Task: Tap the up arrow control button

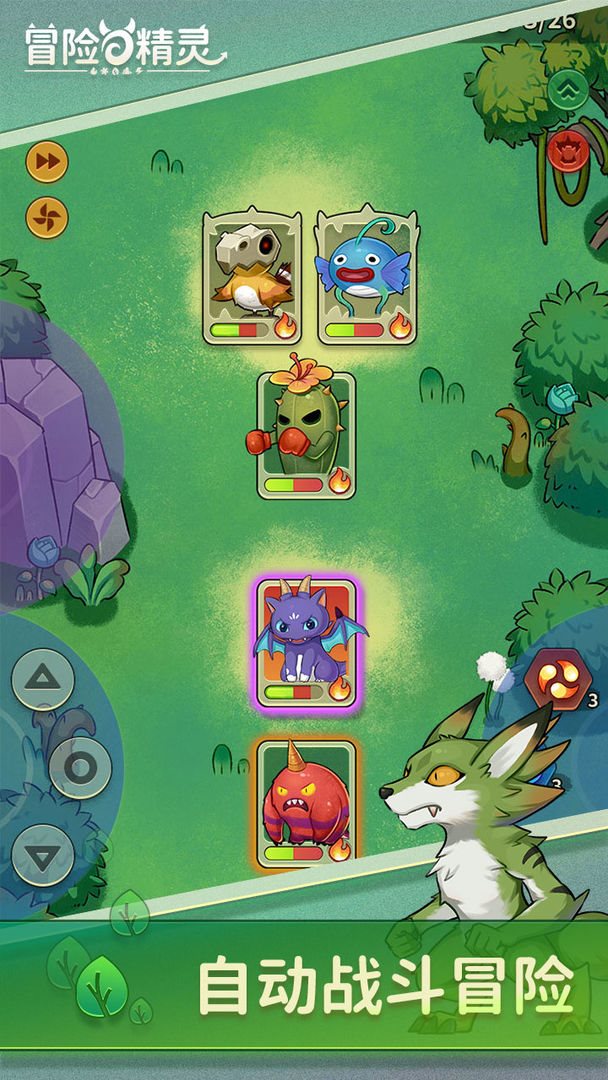Action: [43, 679]
